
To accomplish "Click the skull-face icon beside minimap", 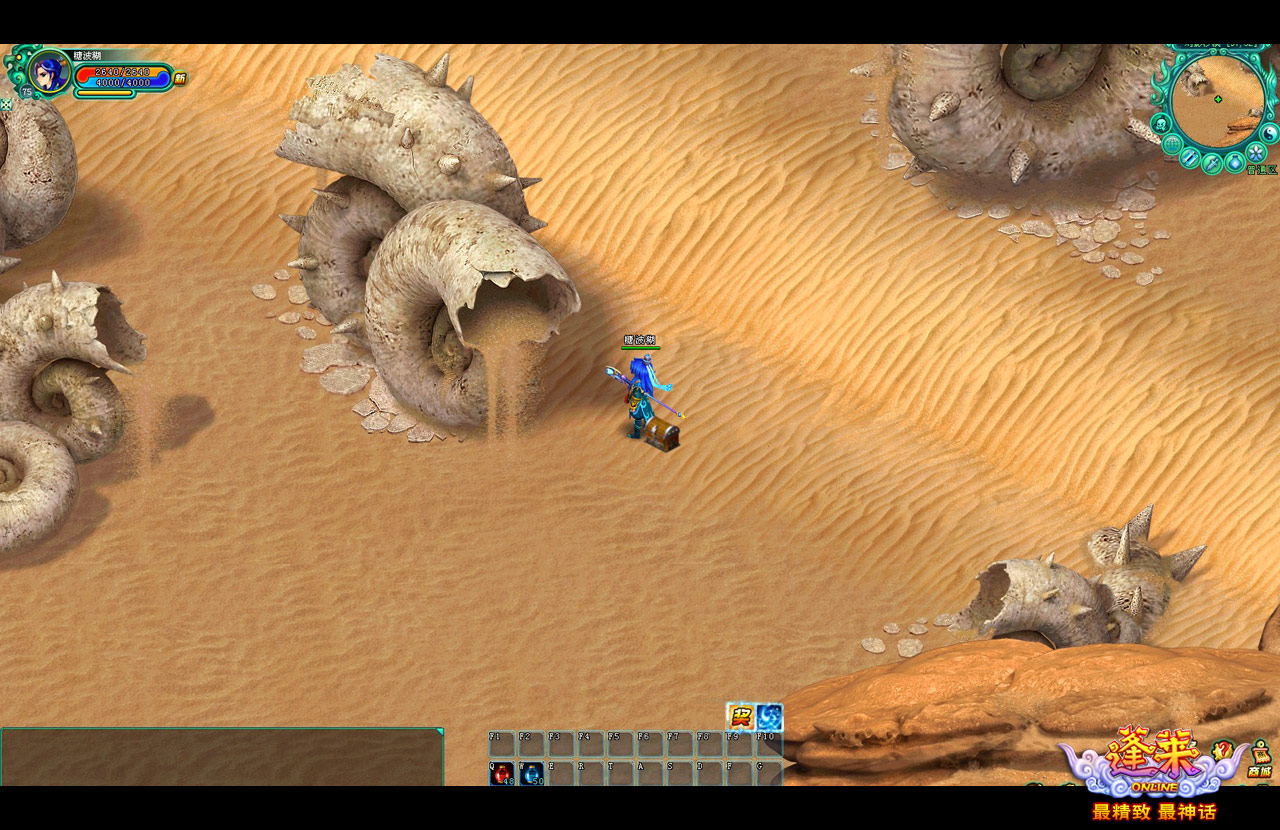I will (x=1161, y=124).
